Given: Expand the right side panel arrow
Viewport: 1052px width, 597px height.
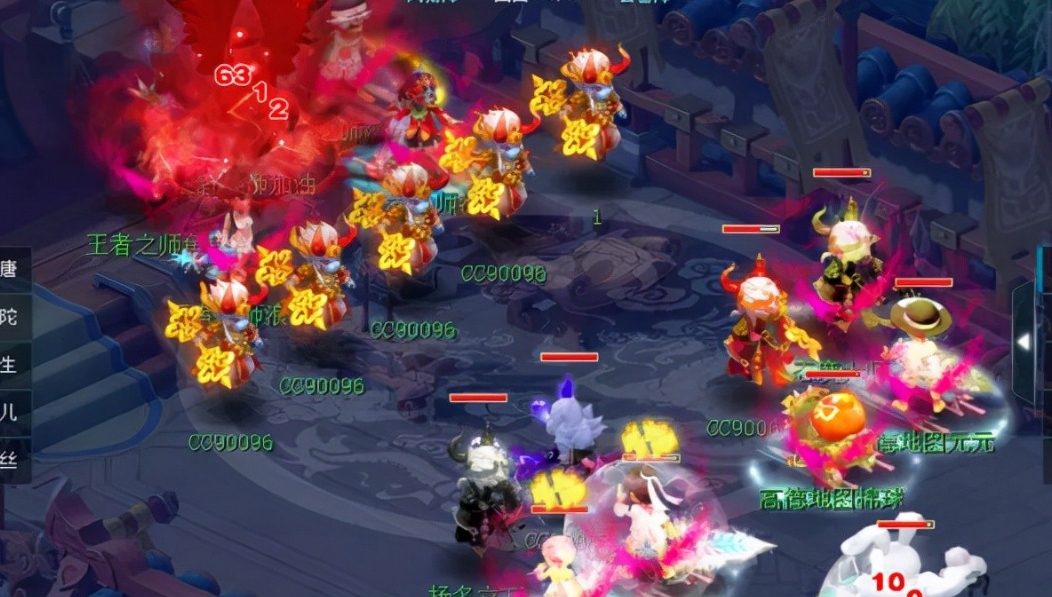Looking at the screenshot, I should [x=1023, y=341].
